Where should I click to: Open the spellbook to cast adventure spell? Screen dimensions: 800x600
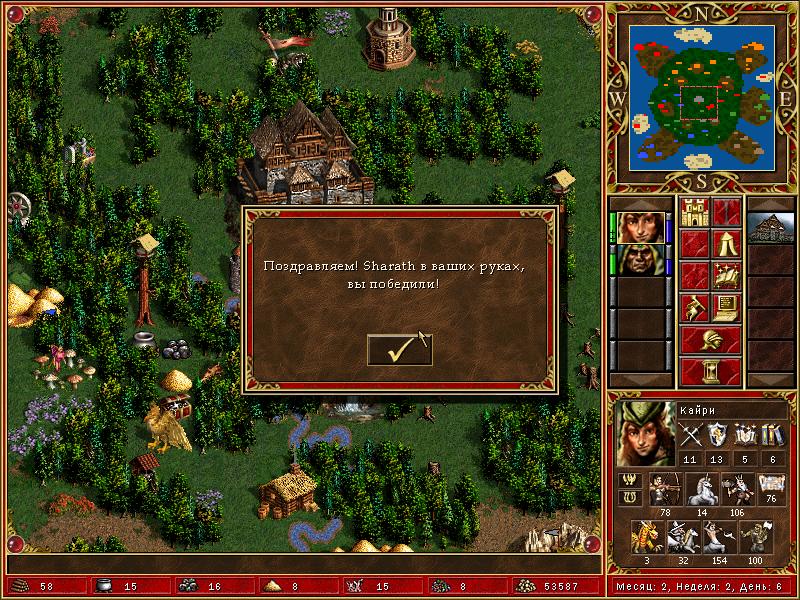(x=726, y=275)
